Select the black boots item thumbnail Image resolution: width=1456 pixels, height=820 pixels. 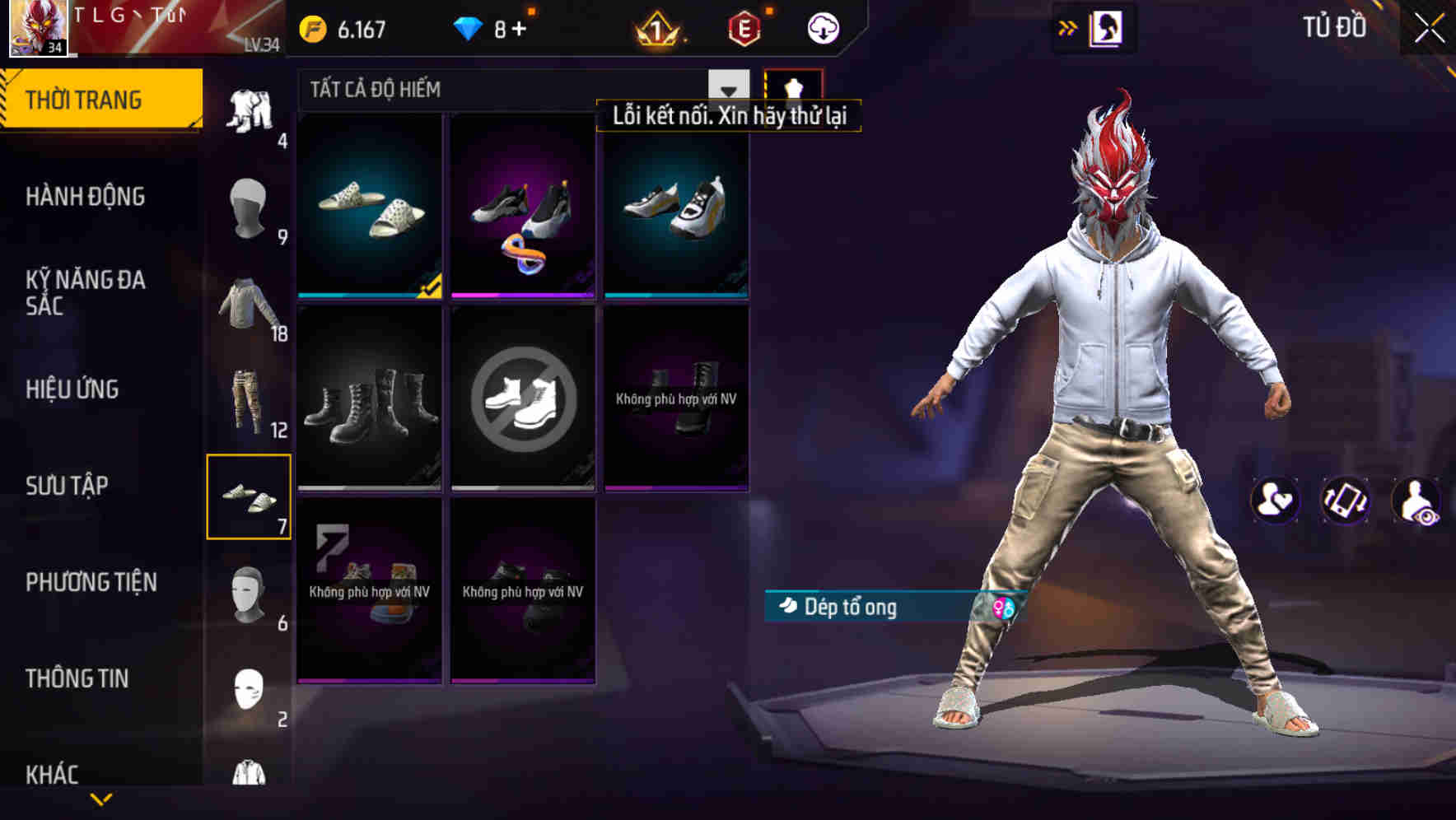coord(369,403)
